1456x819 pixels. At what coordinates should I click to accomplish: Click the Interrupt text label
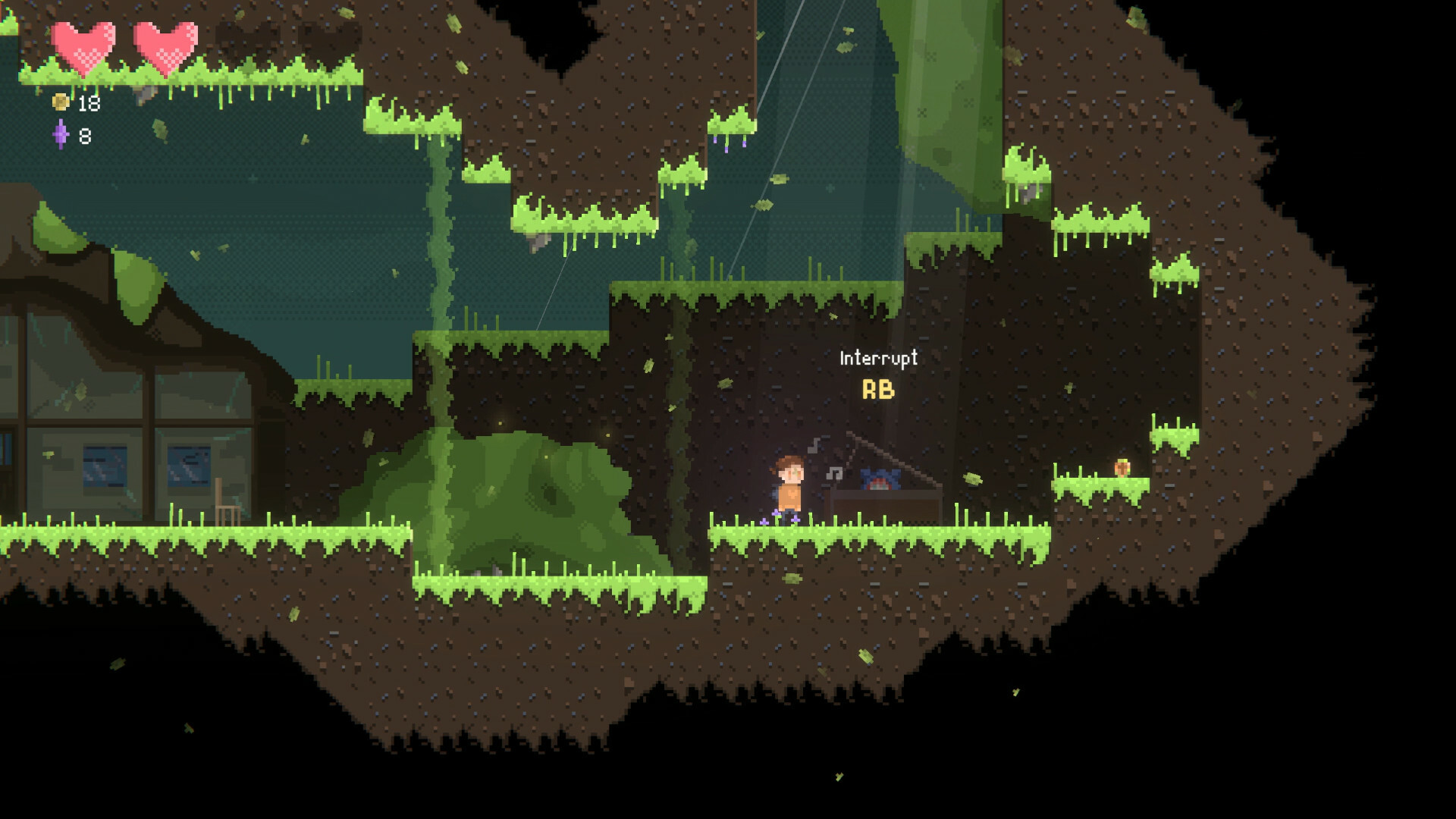(877, 358)
